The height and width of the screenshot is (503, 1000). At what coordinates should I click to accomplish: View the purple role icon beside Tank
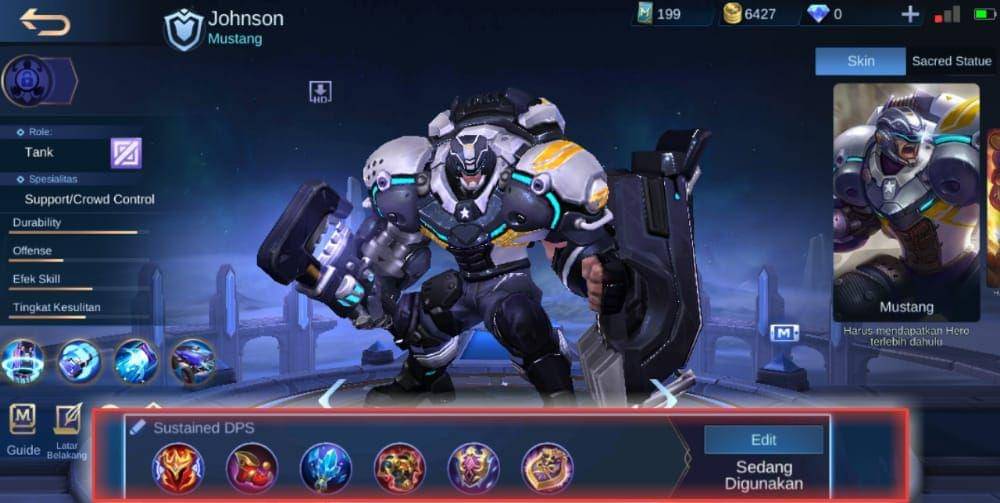pyautogui.click(x=126, y=153)
